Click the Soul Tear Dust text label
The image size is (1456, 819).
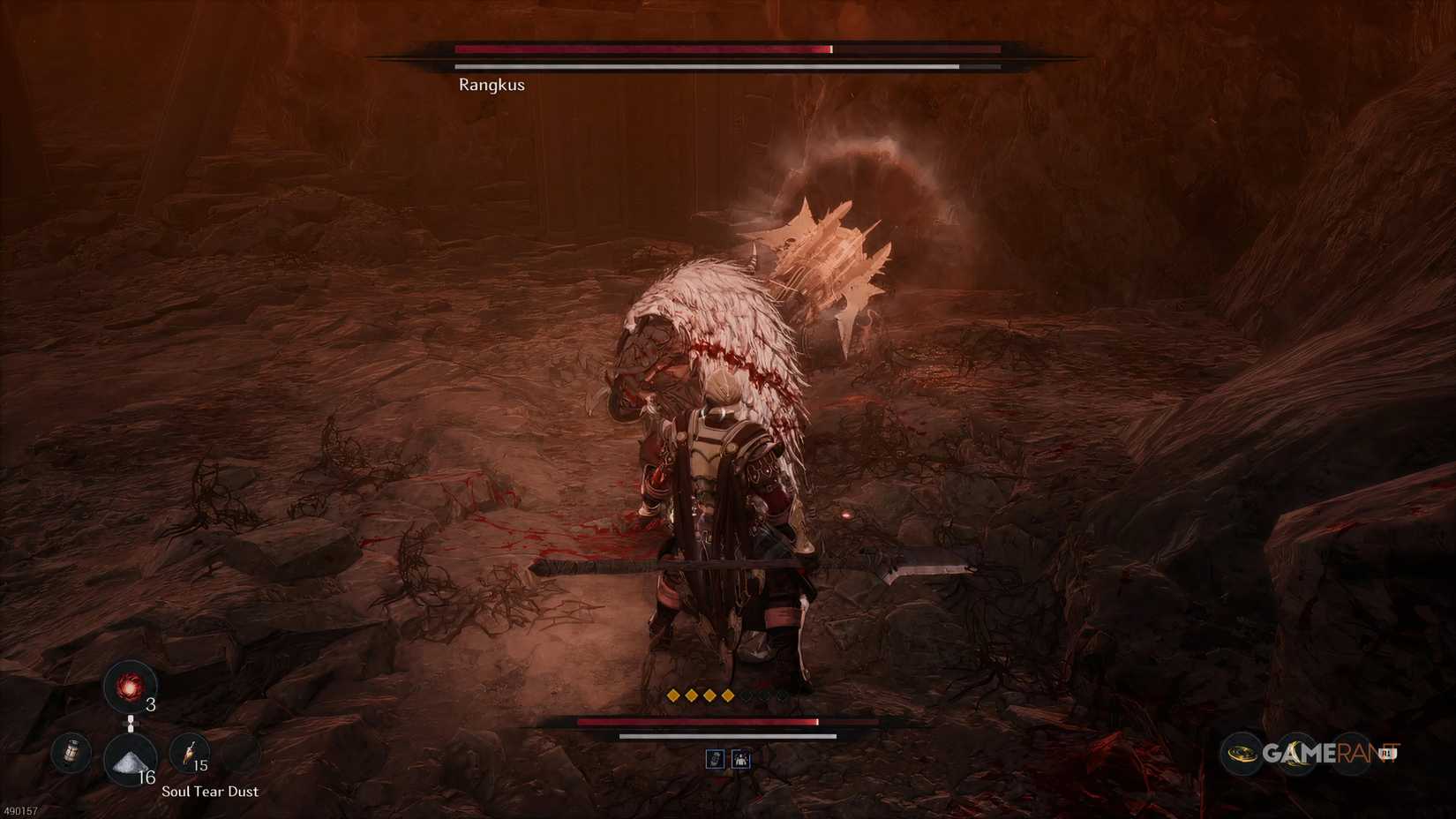[x=210, y=792]
